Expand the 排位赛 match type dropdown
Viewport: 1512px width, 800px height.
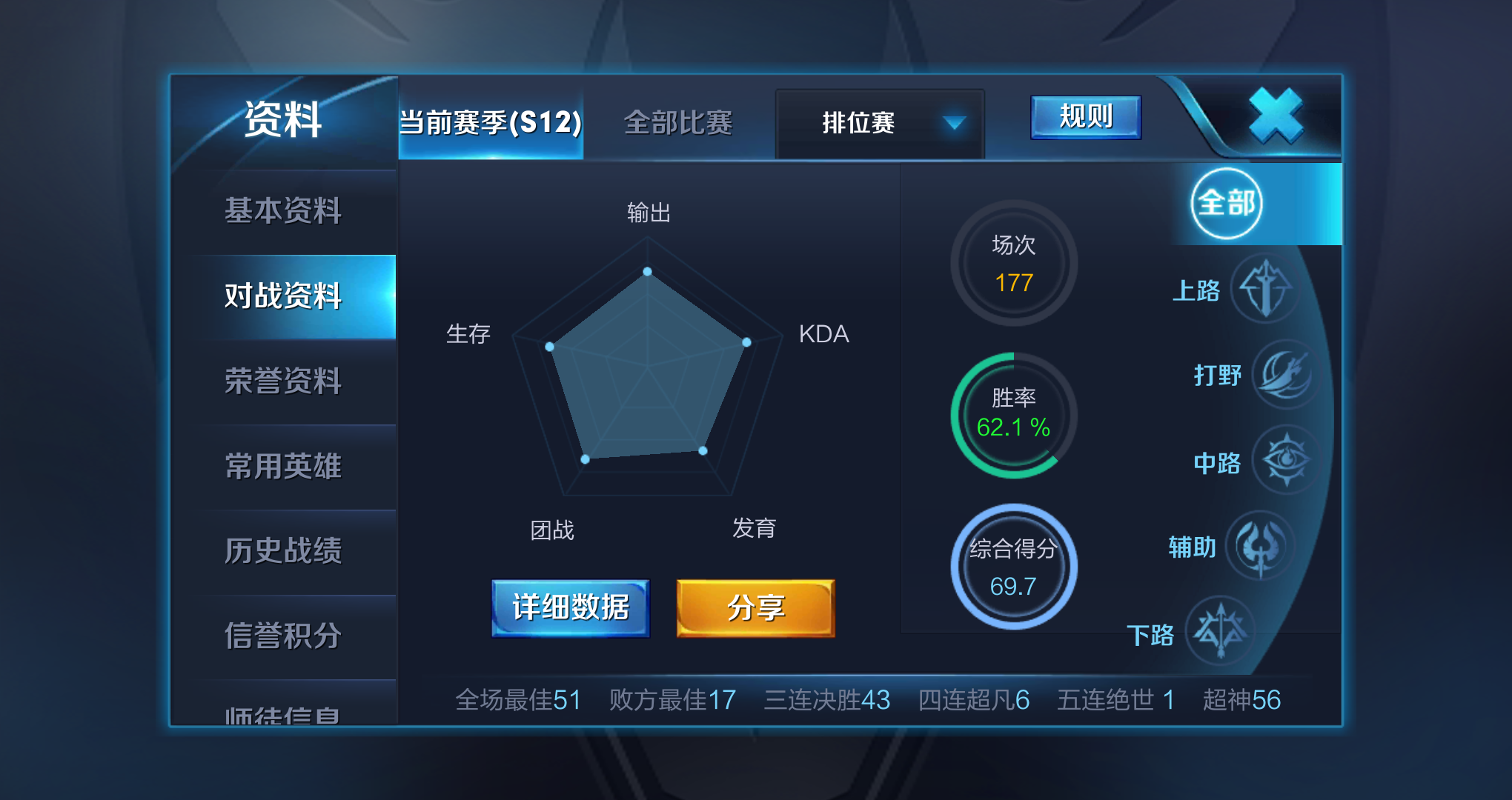pyautogui.click(x=880, y=123)
